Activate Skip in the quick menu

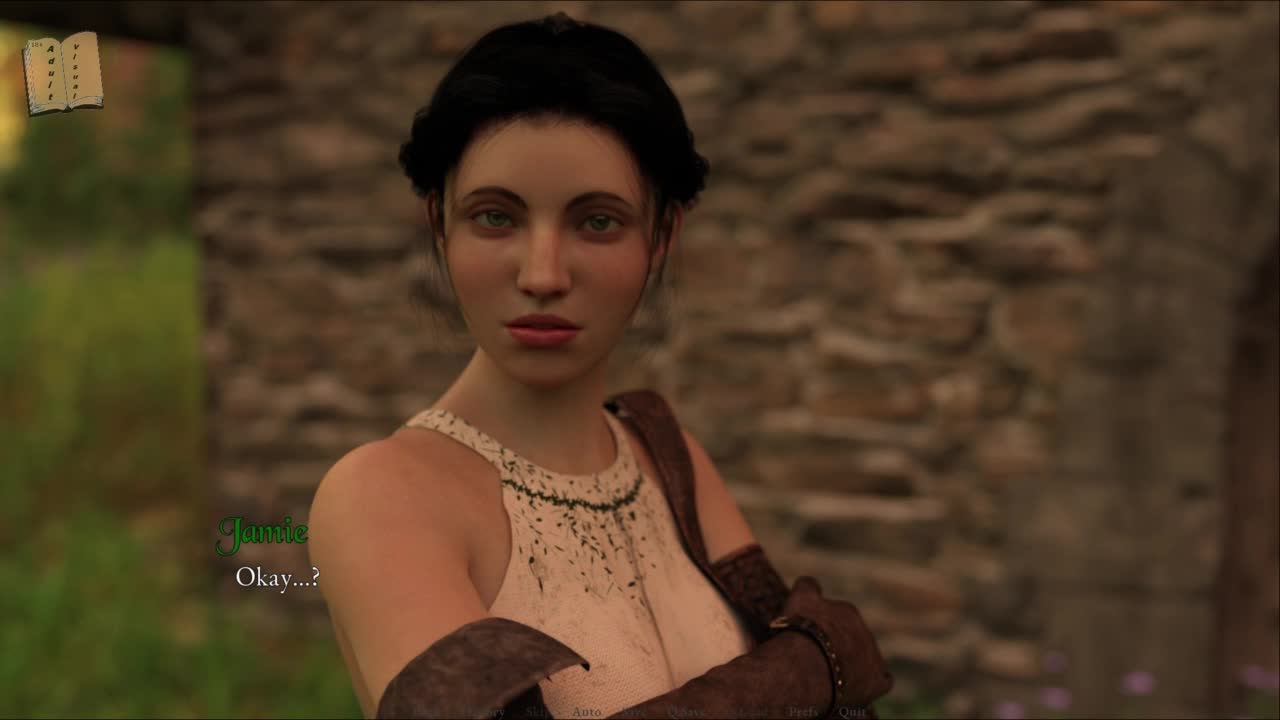(538, 712)
